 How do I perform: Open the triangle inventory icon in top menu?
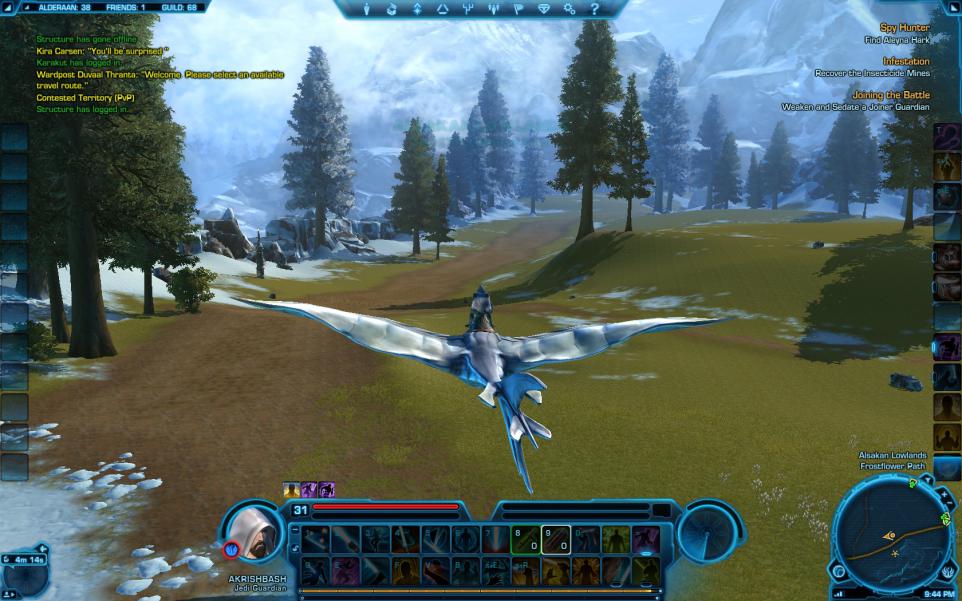click(x=441, y=9)
